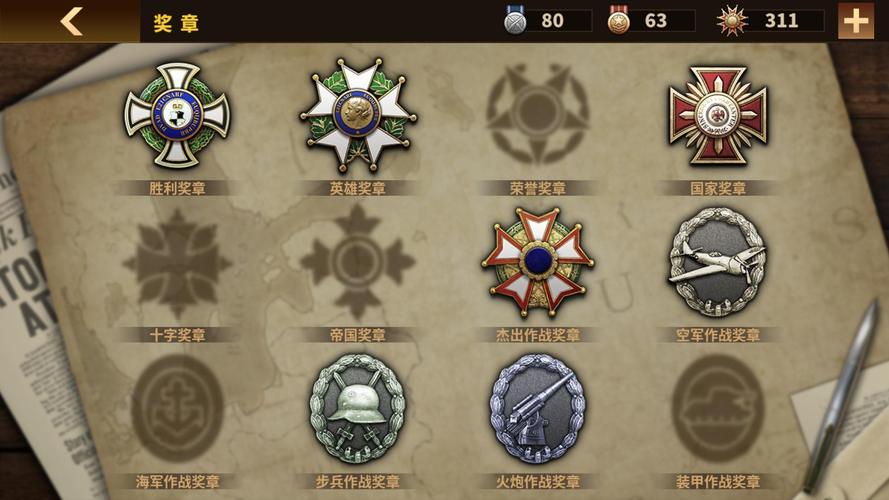Viewport: 889px width, 500px height.
Task: Open the locked 荣誉奖章 honor medal
Action: click(537, 114)
